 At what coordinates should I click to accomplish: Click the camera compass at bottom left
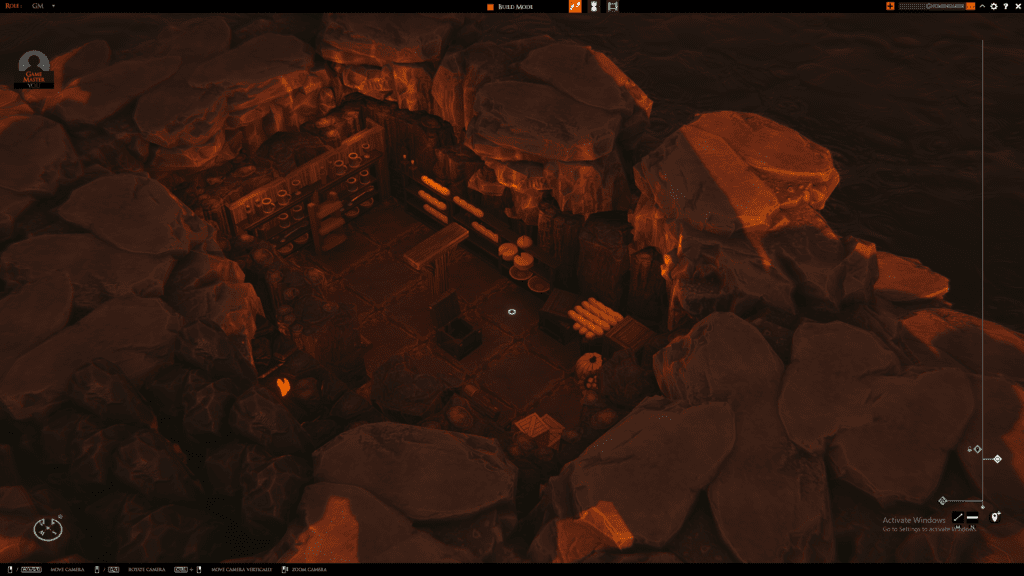coord(47,528)
